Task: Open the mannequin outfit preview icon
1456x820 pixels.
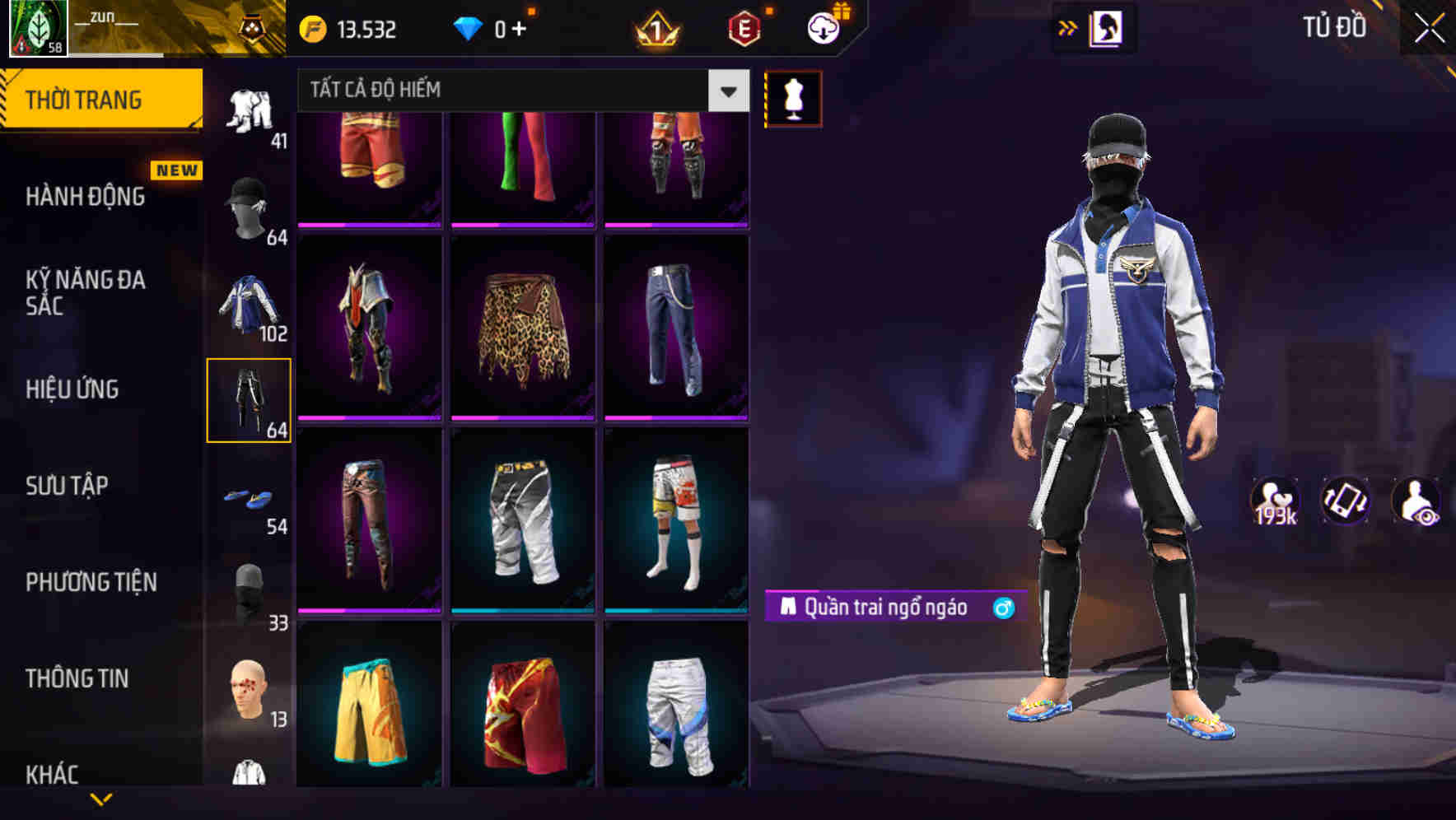Action: (792, 97)
